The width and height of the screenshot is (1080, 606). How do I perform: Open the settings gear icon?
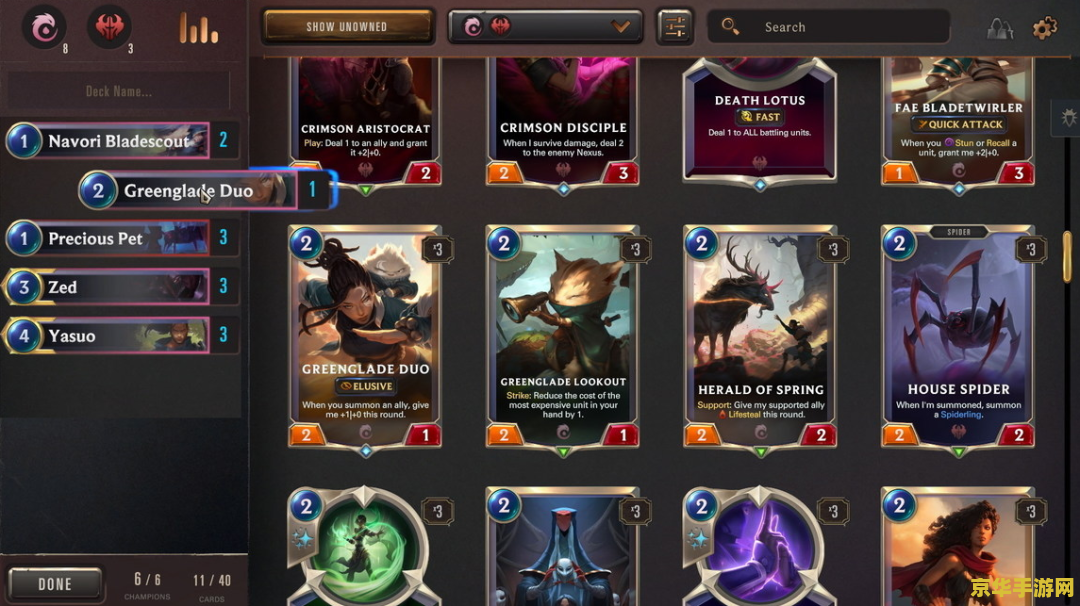coord(1044,28)
